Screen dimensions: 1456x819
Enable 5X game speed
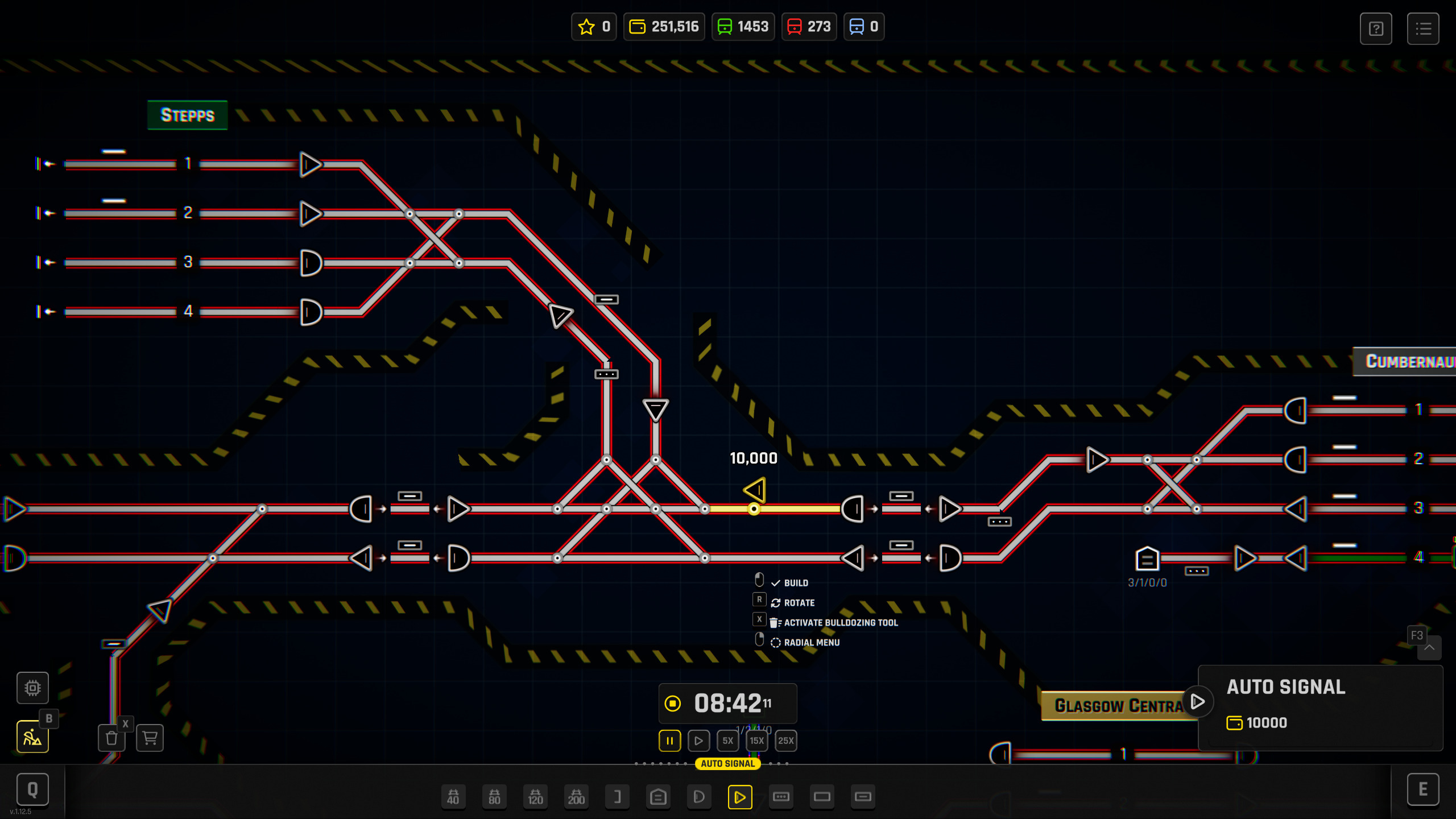point(727,741)
